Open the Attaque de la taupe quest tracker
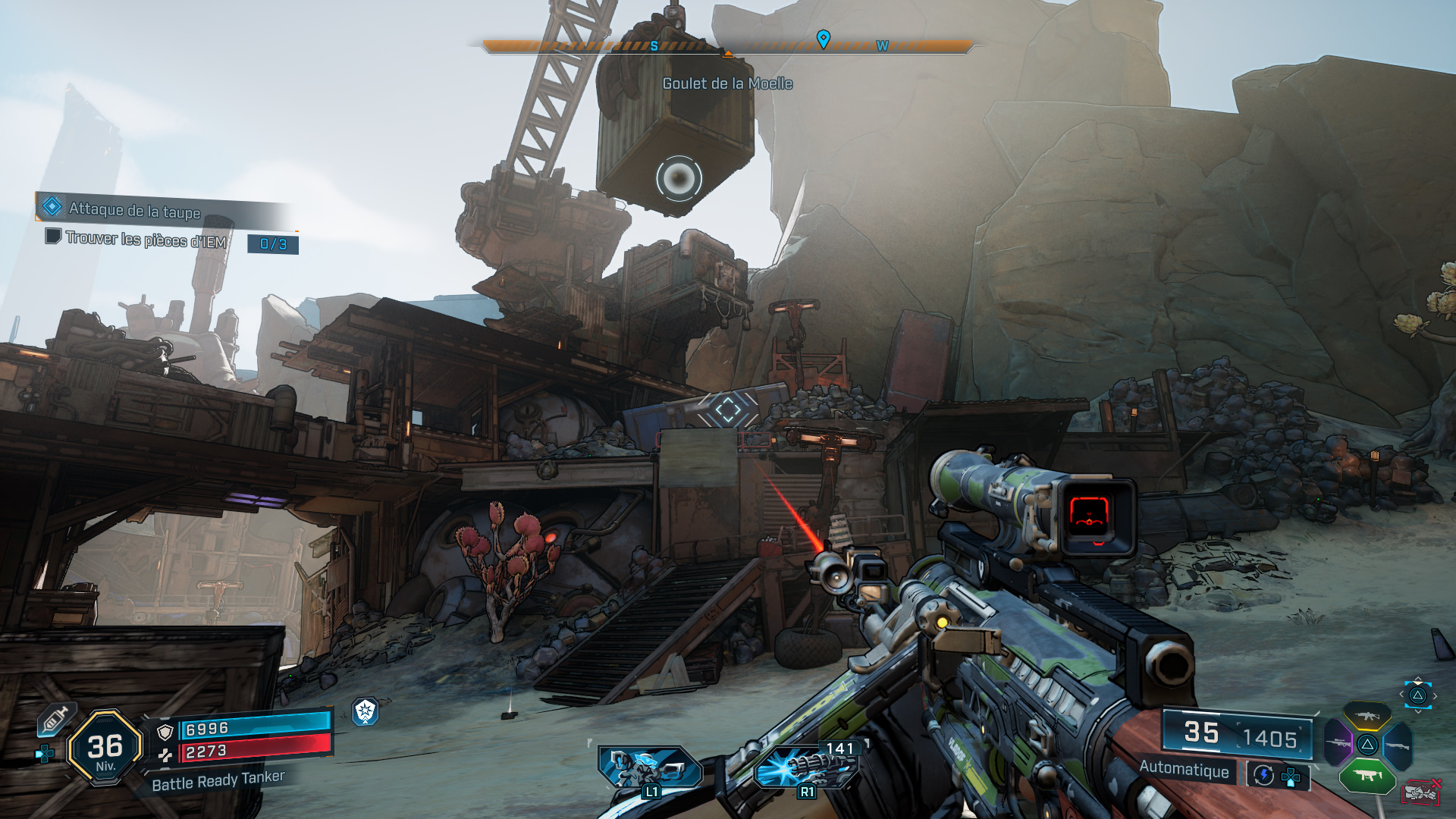This screenshot has height=819, width=1456. pyautogui.click(x=135, y=209)
